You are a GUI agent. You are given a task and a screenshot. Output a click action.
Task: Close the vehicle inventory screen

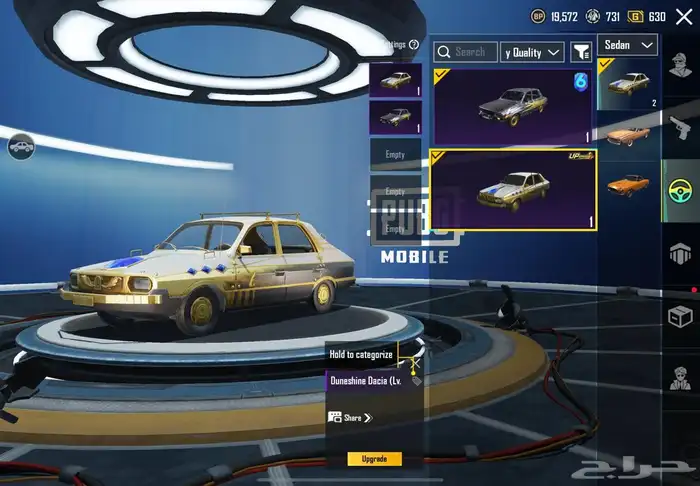coord(683,15)
